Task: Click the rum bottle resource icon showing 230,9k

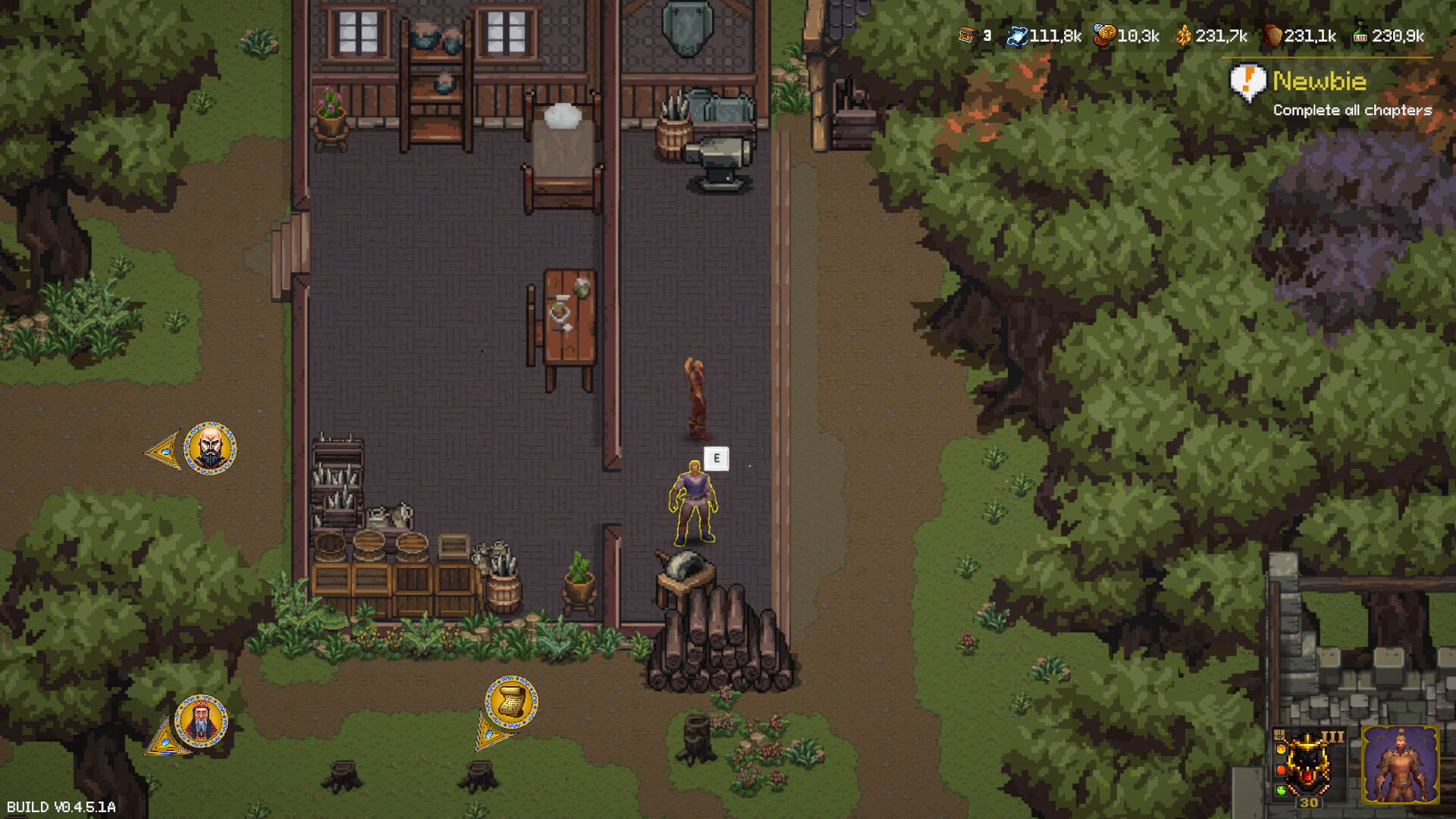Action: (1360, 36)
